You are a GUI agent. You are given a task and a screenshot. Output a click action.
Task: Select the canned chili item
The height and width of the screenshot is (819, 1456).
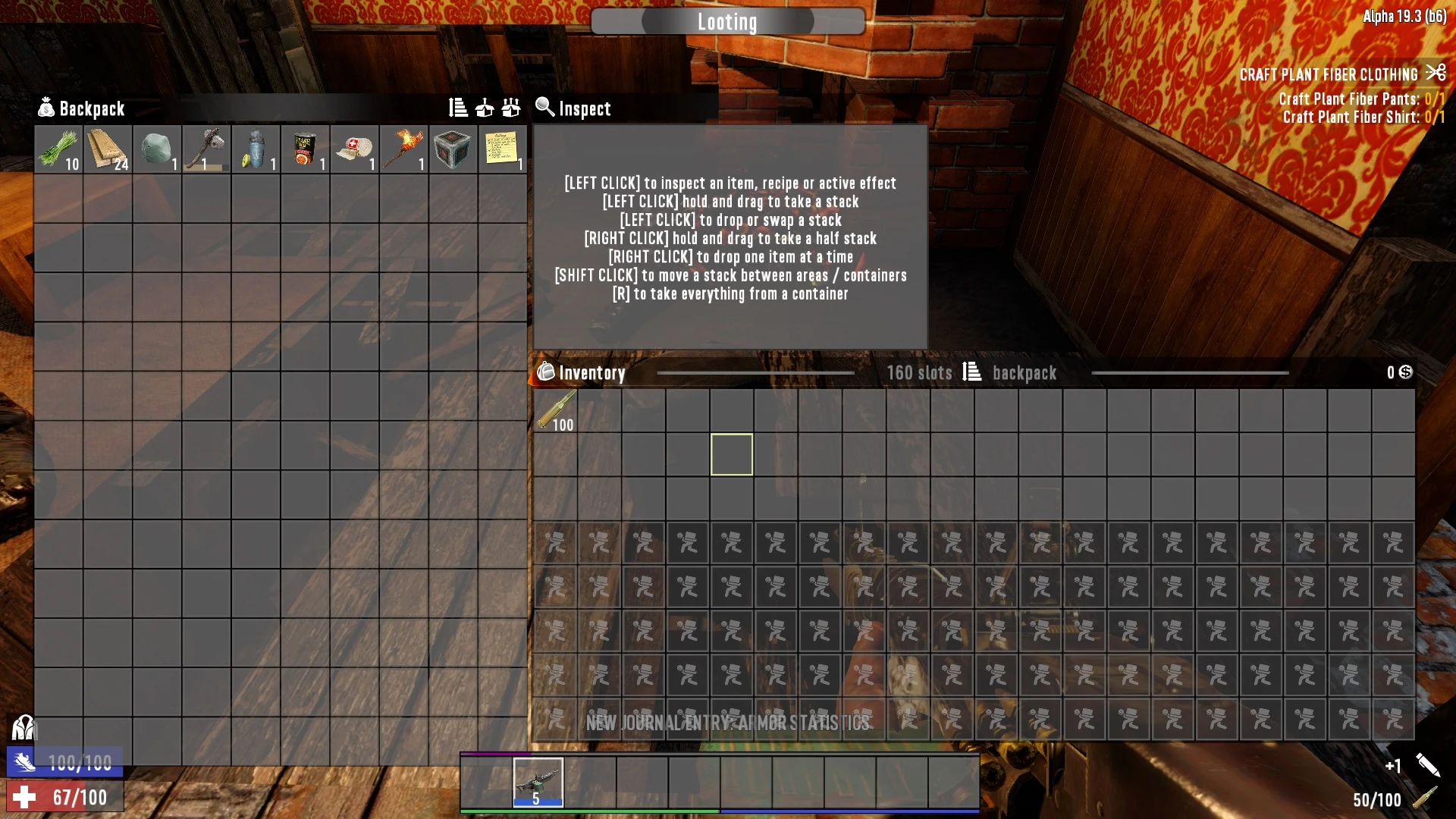tap(305, 149)
